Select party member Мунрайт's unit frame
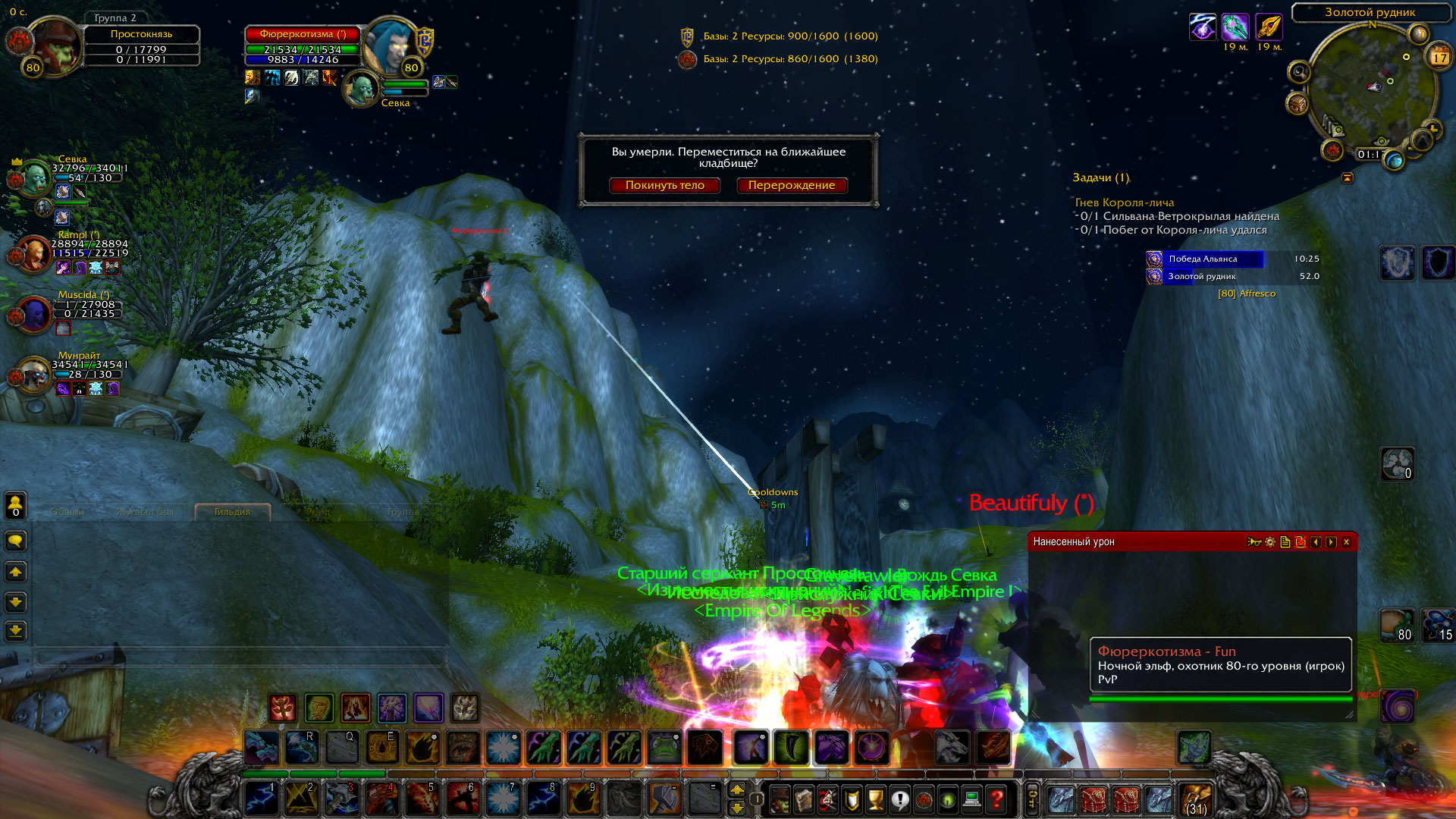The height and width of the screenshot is (819, 1456). point(33,375)
